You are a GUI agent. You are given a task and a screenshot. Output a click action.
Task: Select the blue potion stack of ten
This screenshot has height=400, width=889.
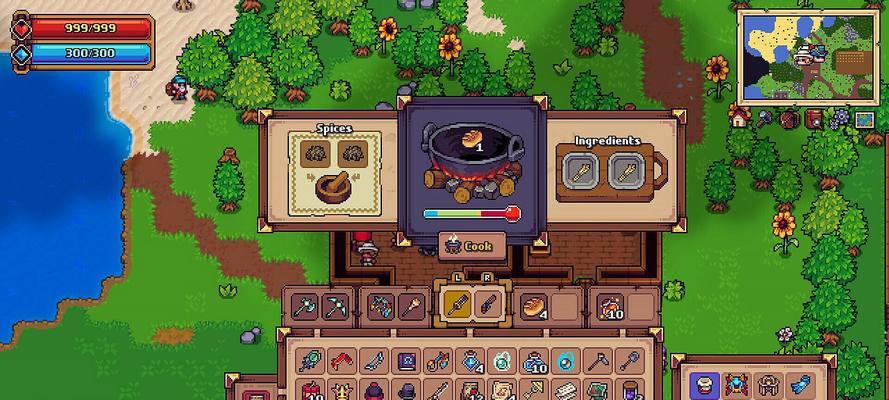tap(535, 360)
